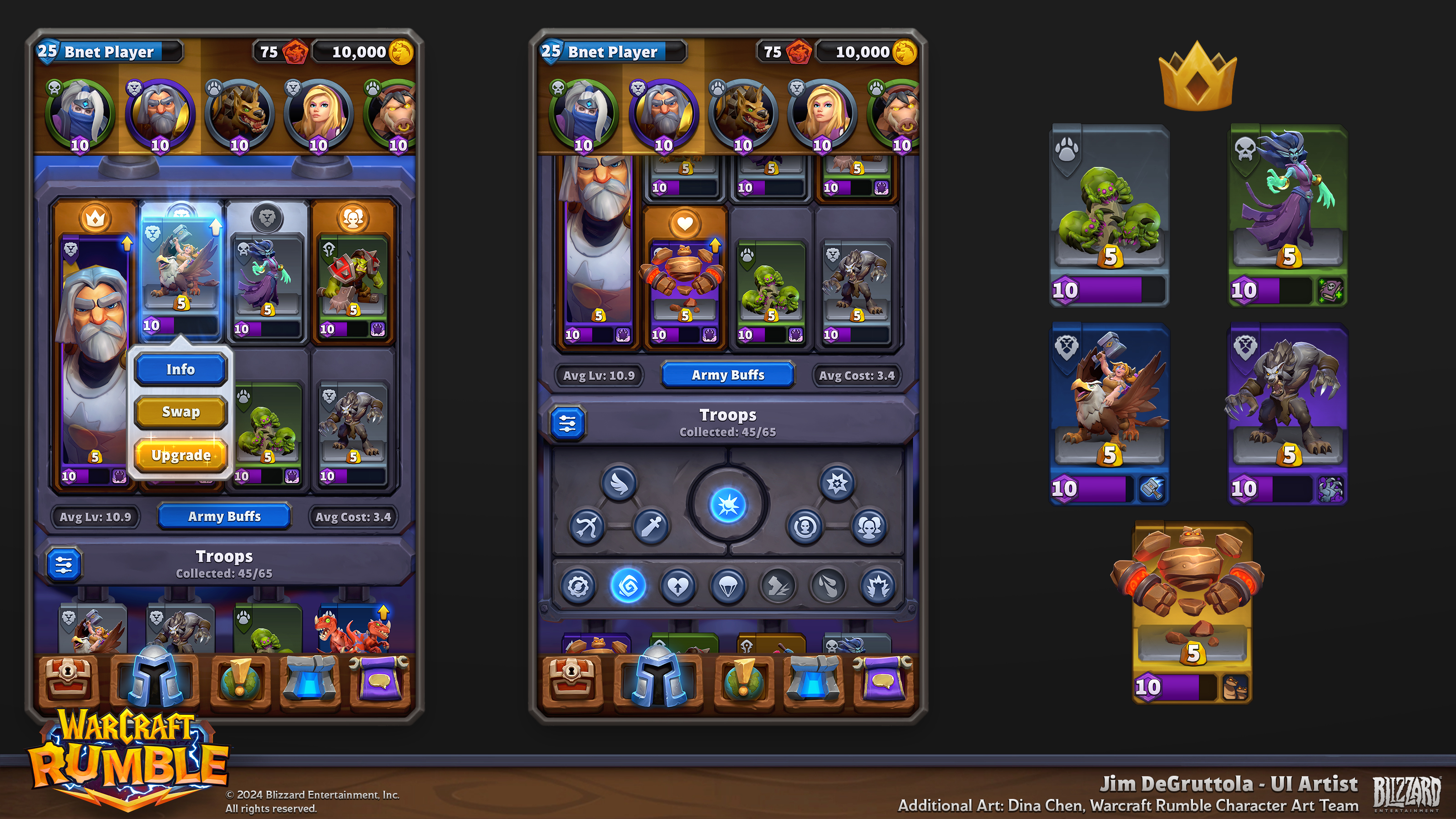Toggle the parachute deploy filter button
This screenshot has width=1456, height=819.
point(728,586)
